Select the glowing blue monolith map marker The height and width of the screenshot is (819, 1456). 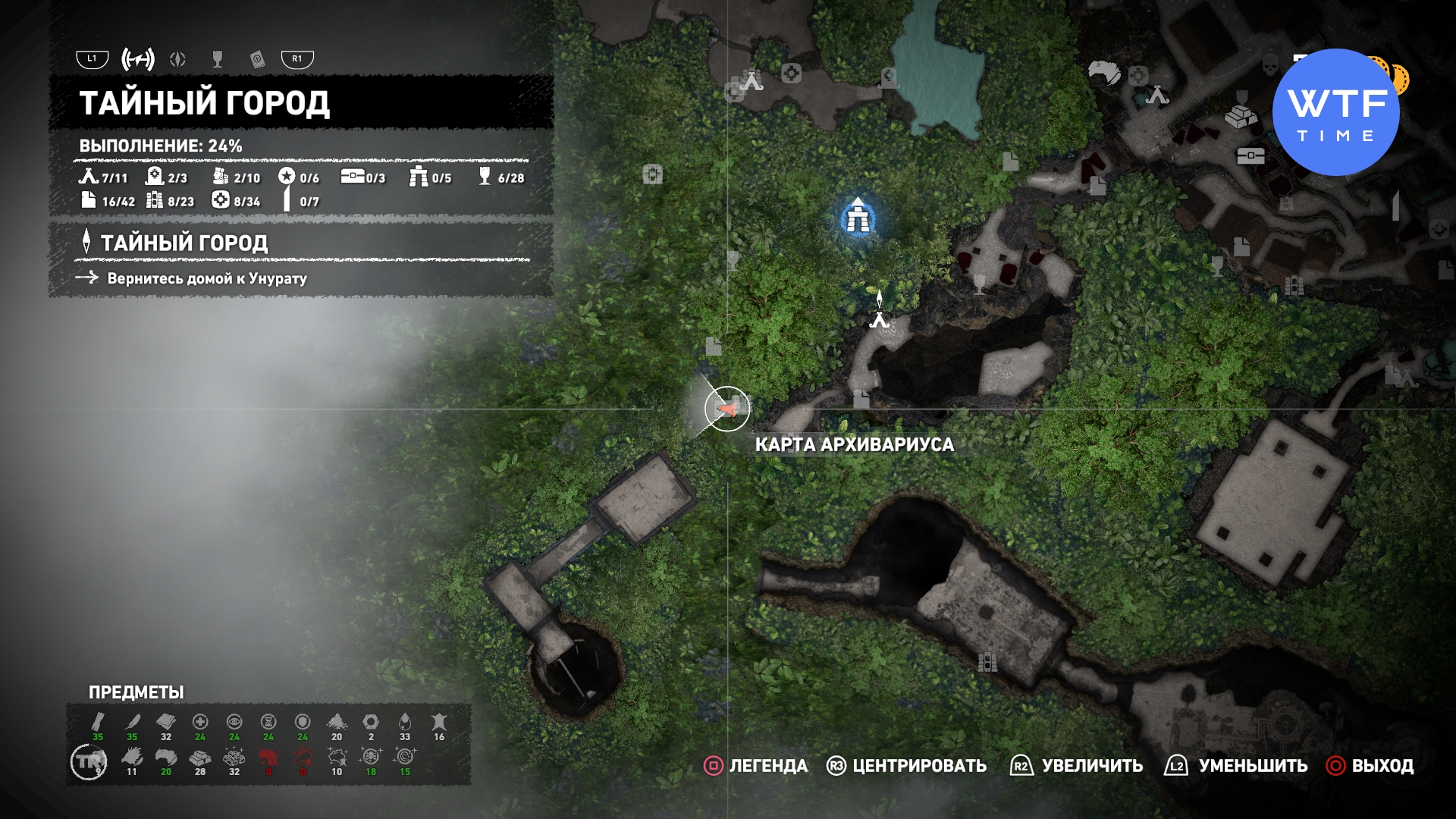click(859, 218)
